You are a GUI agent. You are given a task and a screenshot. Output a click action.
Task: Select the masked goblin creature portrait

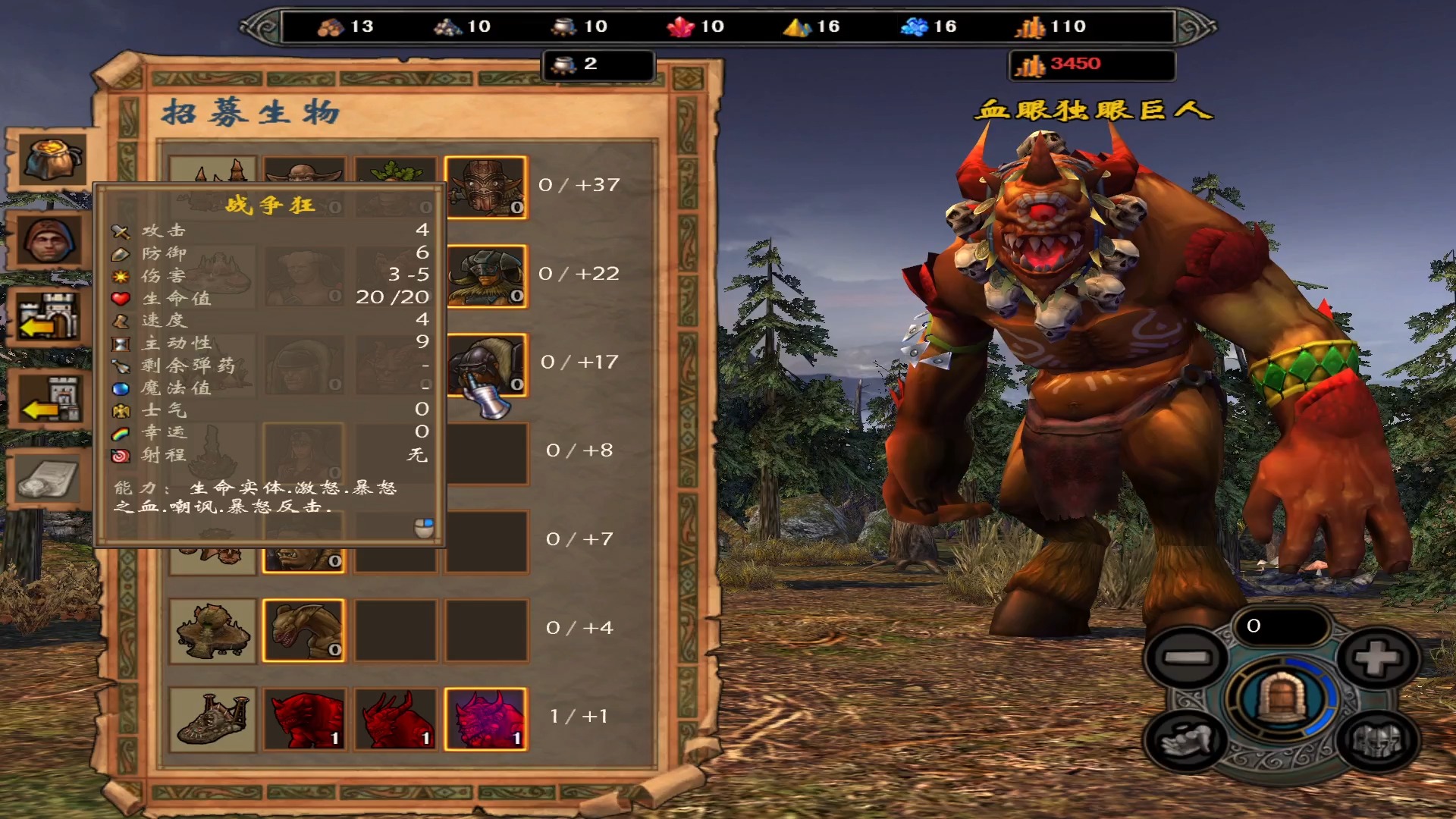click(485, 187)
